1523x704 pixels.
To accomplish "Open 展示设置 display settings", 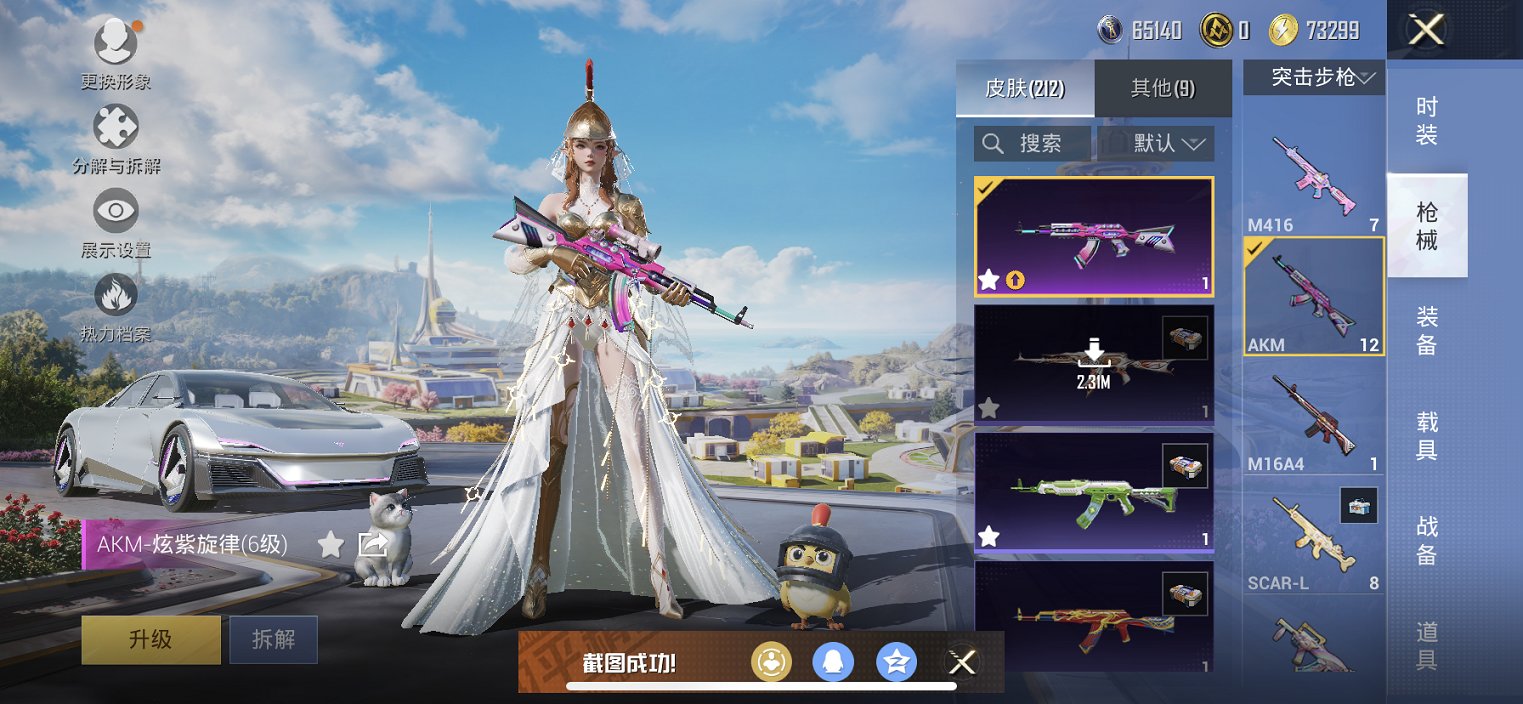I will [x=116, y=212].
